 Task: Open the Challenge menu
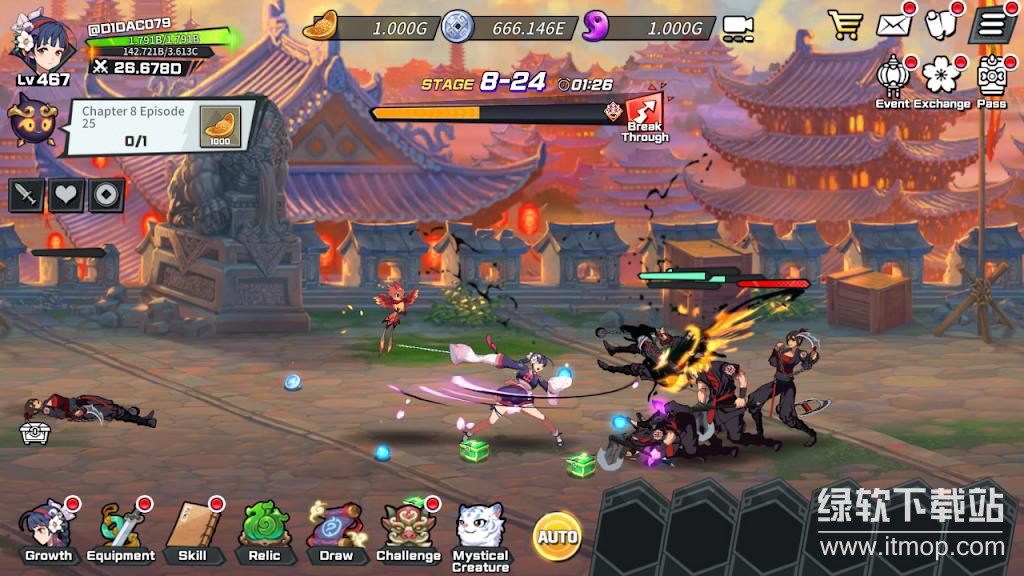[x=408, y=530]
